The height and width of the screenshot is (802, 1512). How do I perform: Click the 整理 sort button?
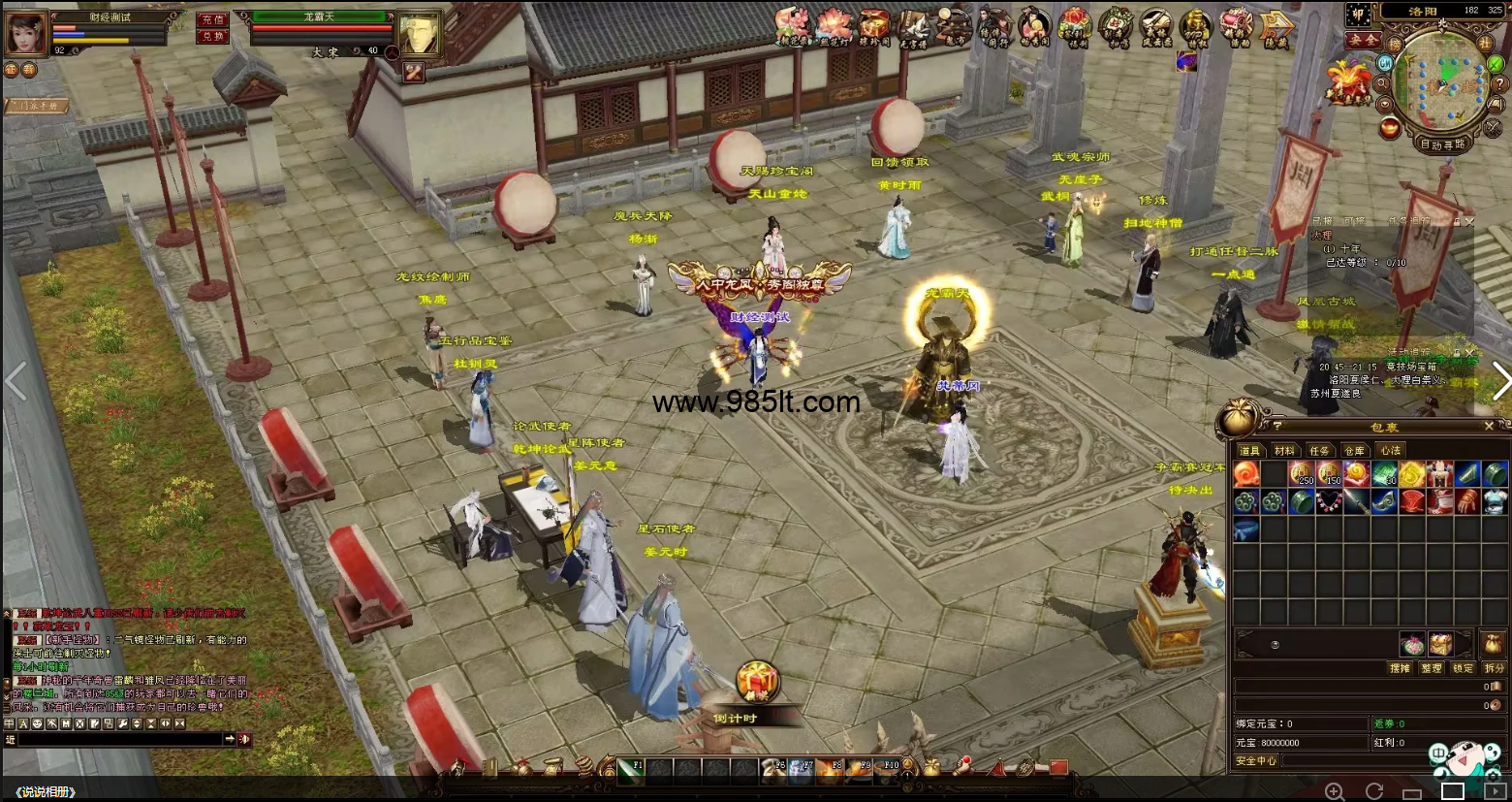[x=1431, y=668]
